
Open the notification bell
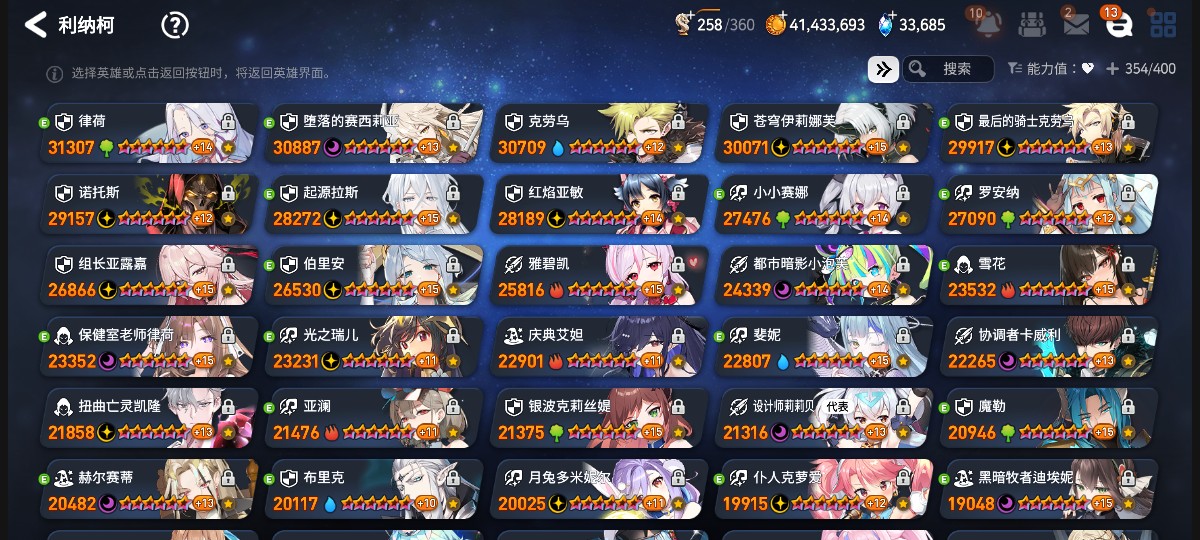tap(988, 25)
